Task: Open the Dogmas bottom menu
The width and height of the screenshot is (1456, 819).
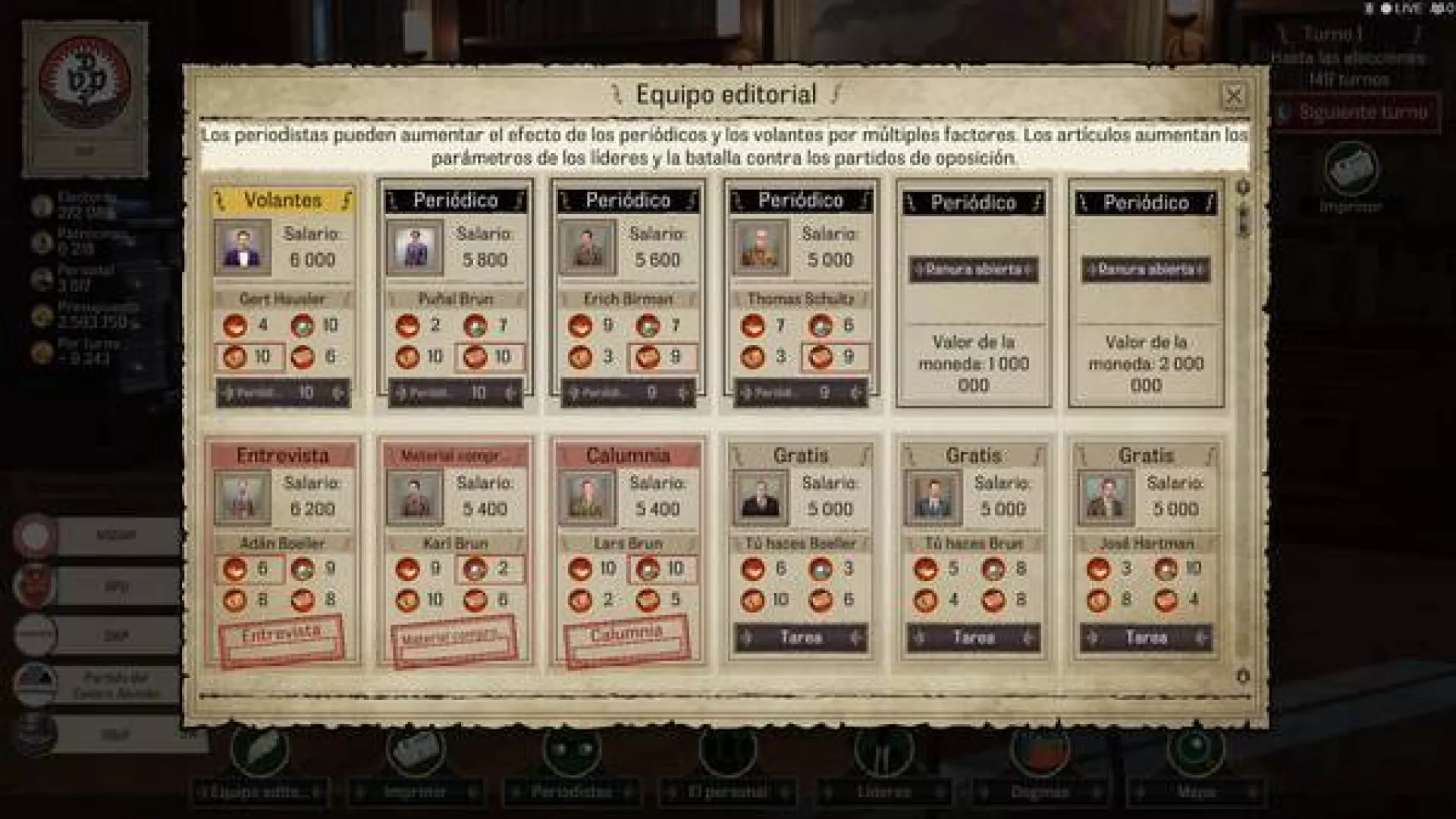Action: tap(1039, 792)
